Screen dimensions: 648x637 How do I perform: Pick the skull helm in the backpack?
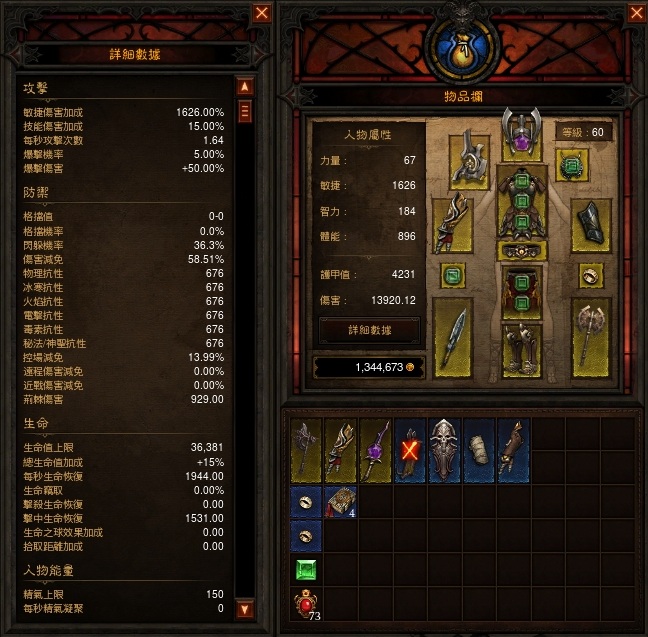(444, 449)
